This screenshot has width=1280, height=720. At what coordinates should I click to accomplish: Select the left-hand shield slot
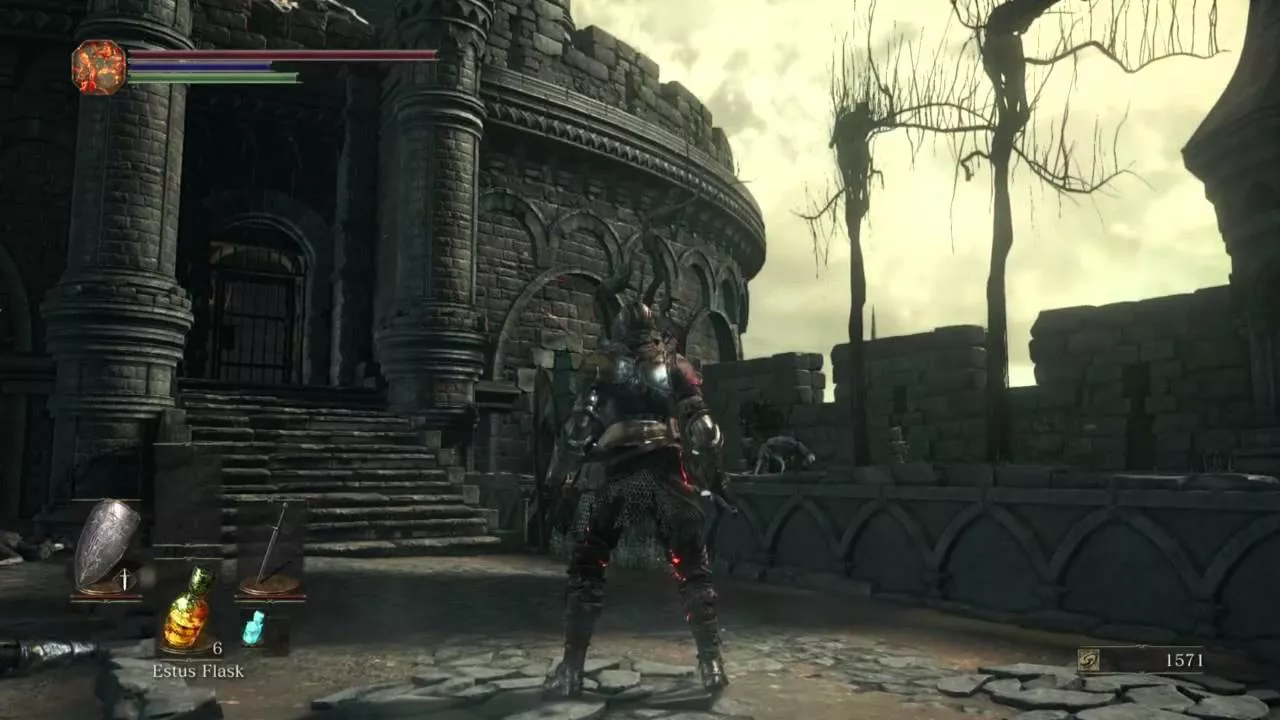point(107,546)
